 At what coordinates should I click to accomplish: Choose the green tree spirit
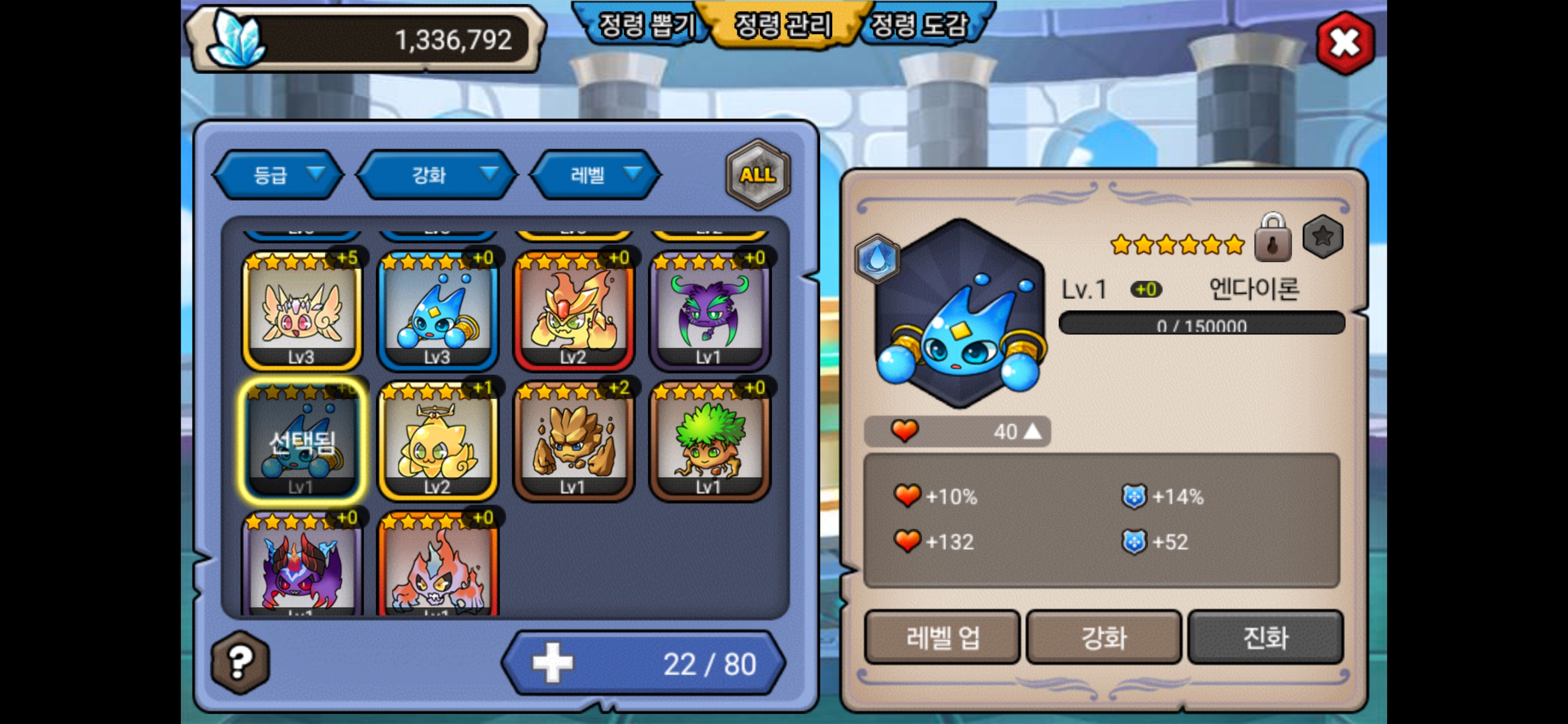[x=710, y=441]
